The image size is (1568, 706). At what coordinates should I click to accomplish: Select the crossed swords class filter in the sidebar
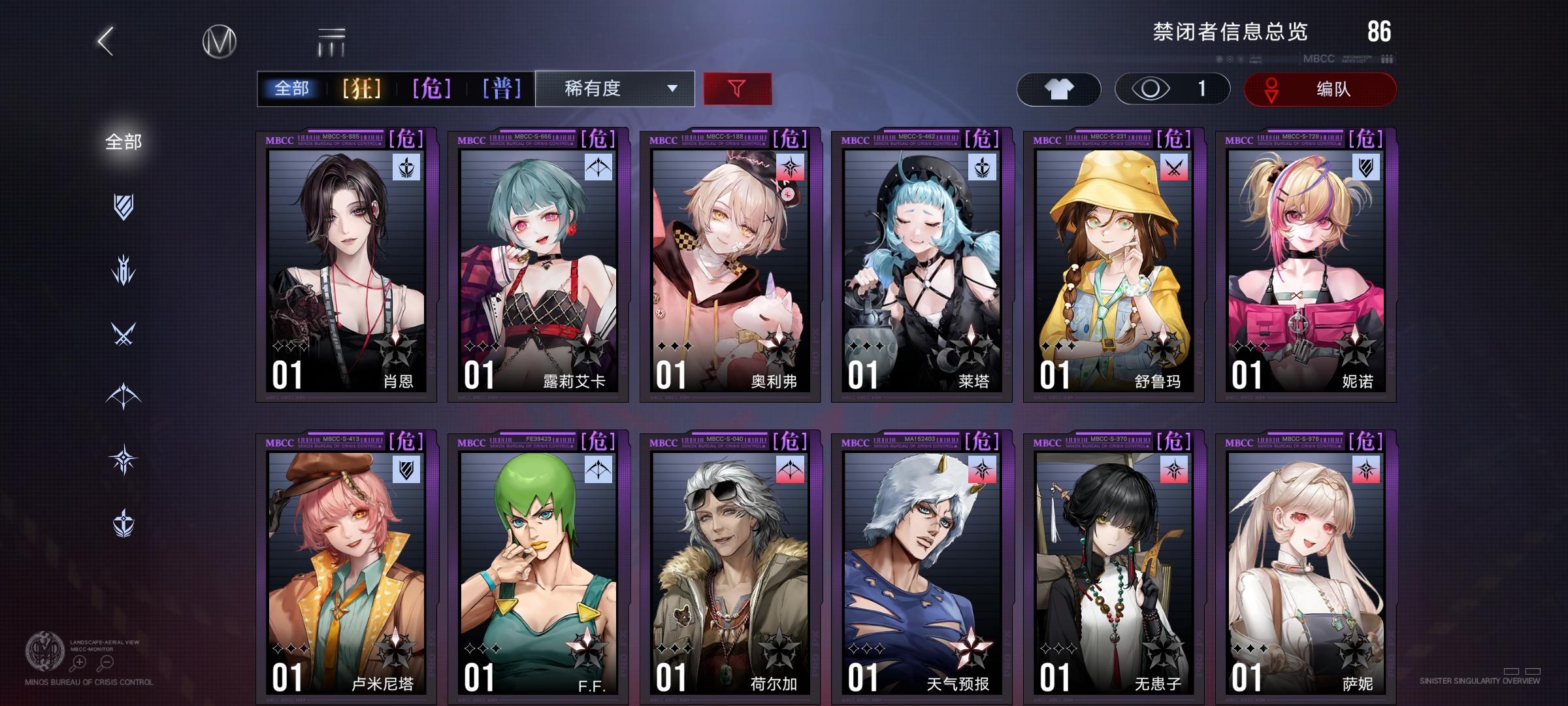click(124, 333)
